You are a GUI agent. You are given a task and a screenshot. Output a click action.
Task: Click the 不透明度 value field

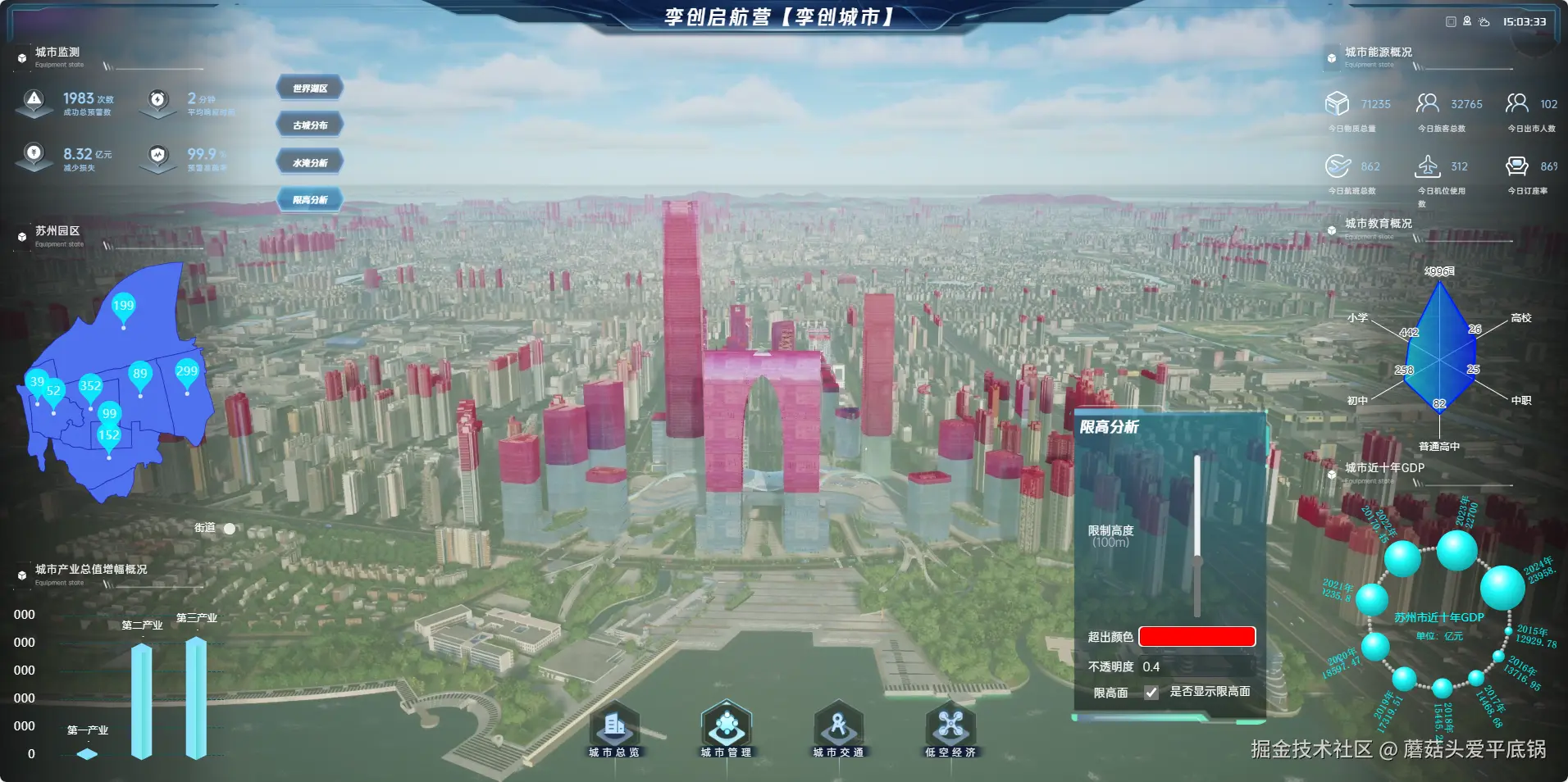(x=1197, y=667)
